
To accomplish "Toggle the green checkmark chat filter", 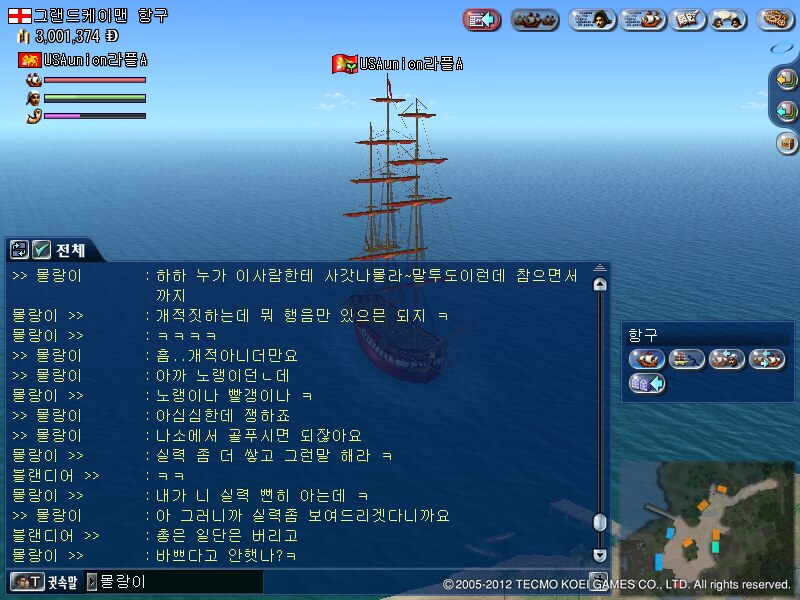I will [41, 249].
